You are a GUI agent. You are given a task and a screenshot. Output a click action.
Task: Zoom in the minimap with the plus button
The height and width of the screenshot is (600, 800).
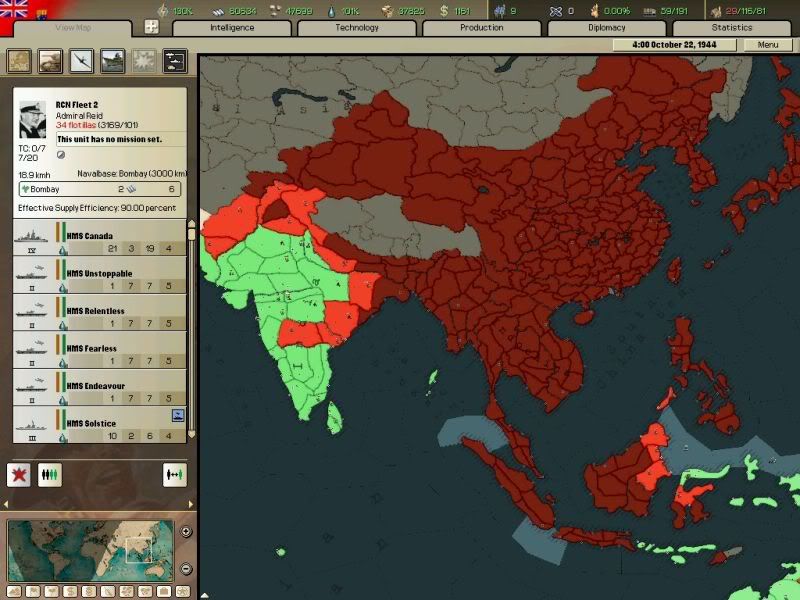click(x=186, y=531)
